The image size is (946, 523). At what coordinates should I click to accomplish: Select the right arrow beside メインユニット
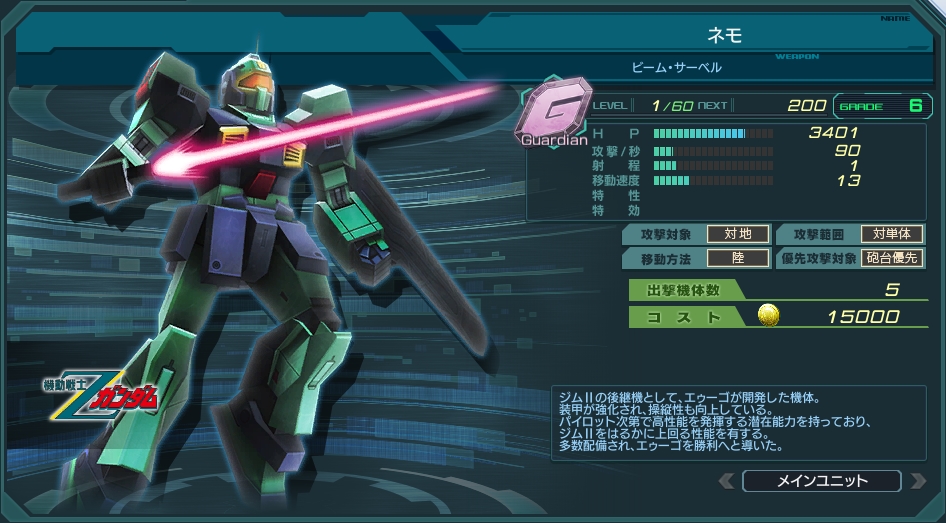pos(917,481)
